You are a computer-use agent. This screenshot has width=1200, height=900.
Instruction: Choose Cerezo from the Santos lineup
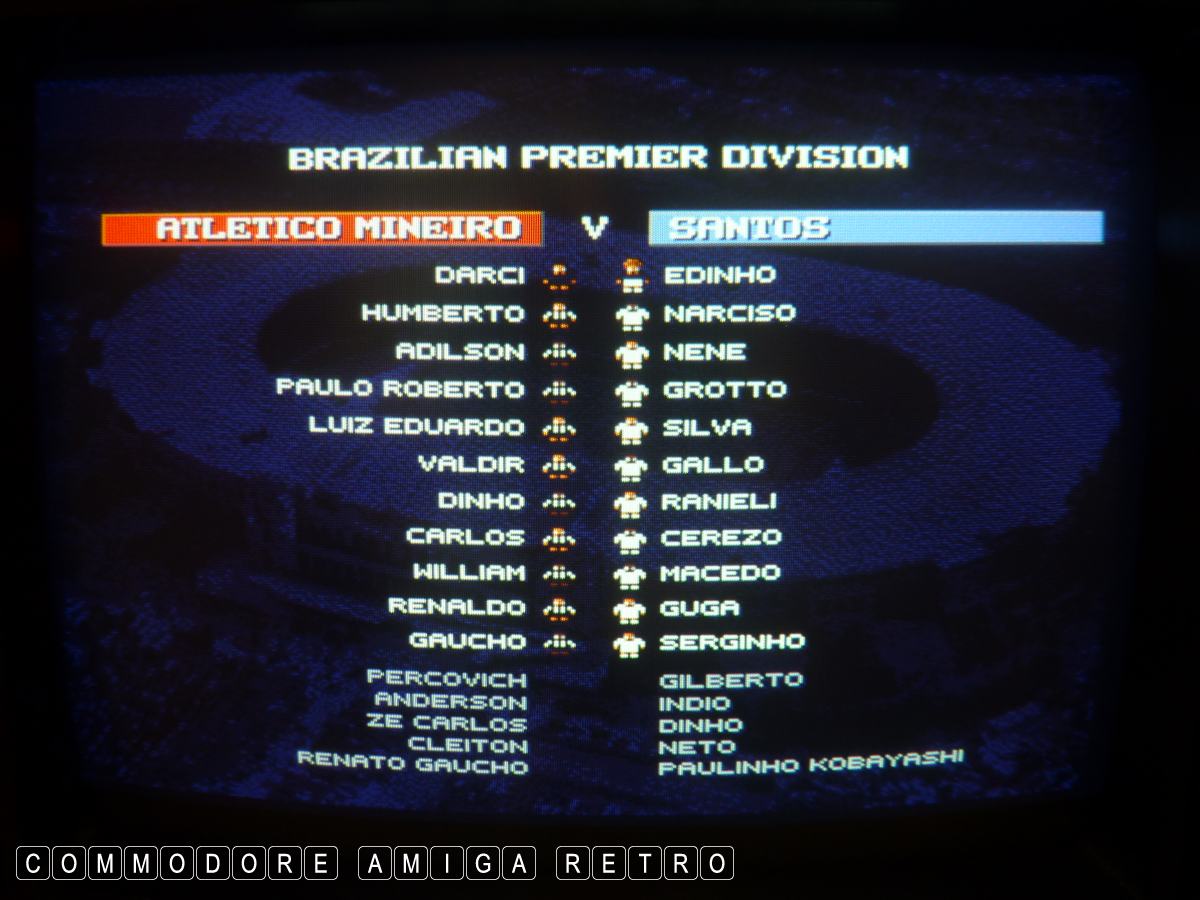point(720,537)
